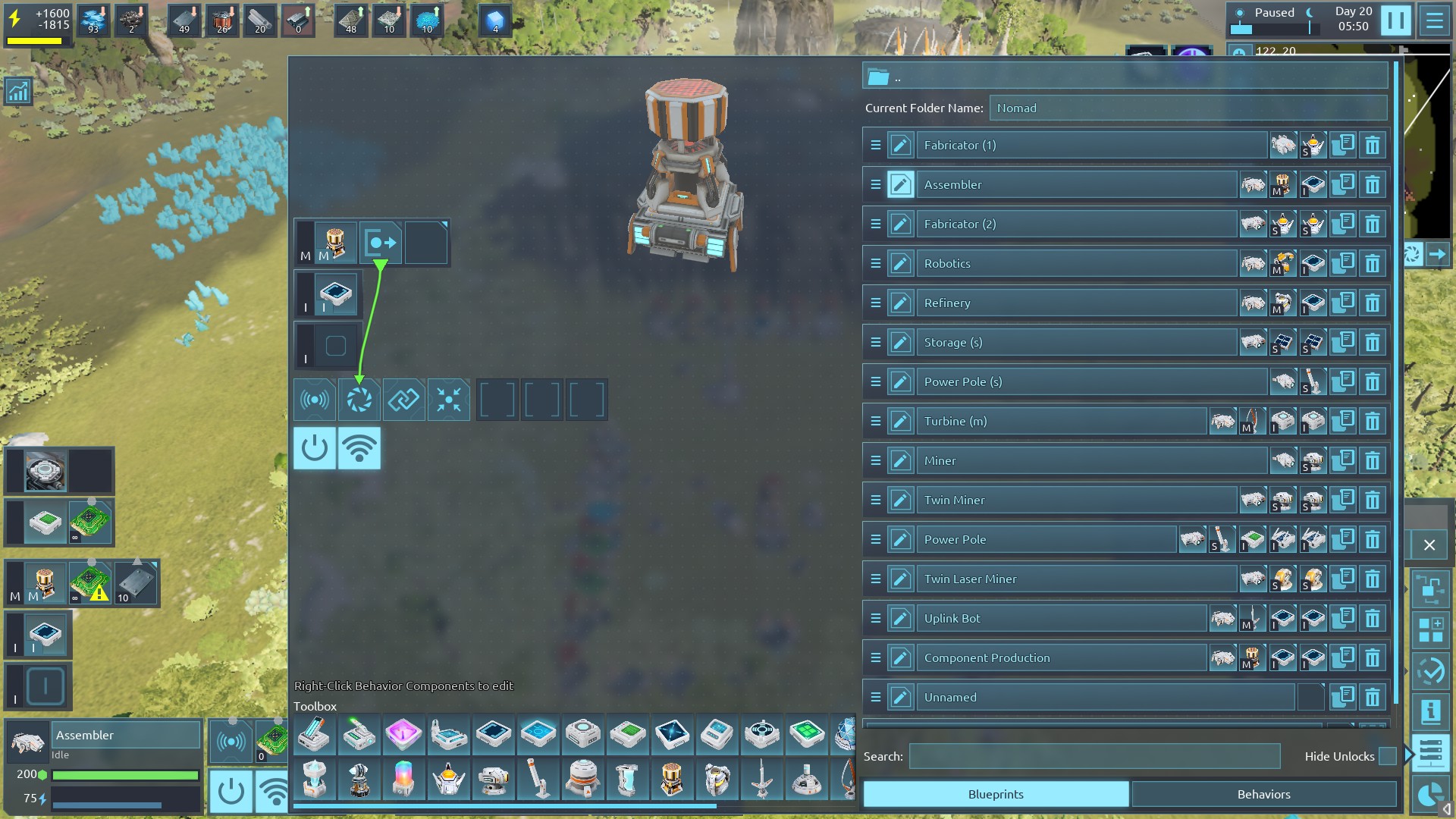Screen dimensions: 1456x819
Task: Open the info button on right sidebar
Action: (1431, 711)
